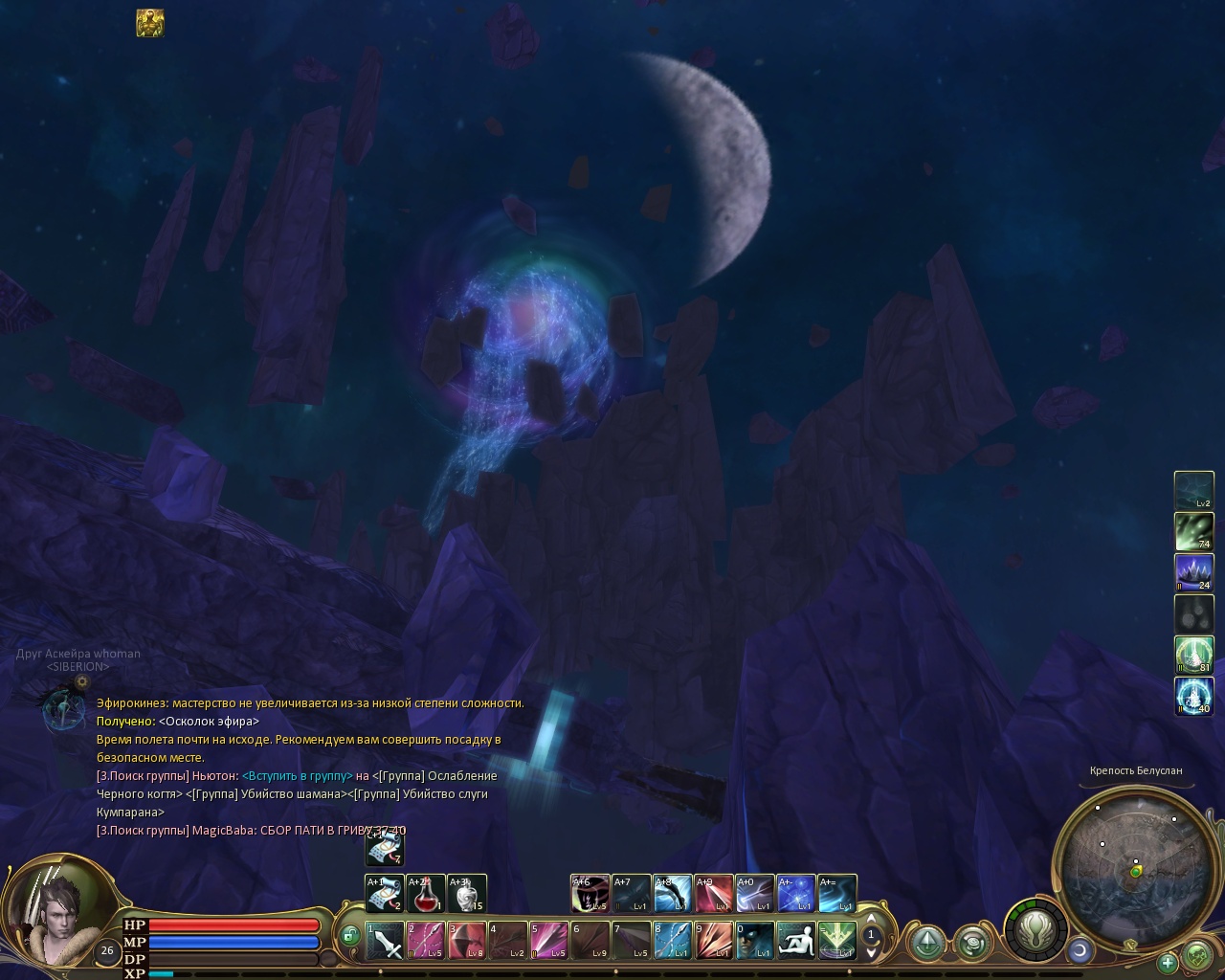
Task: Trigger the blue arrow skill in slot 8
Action: [672, 940]
